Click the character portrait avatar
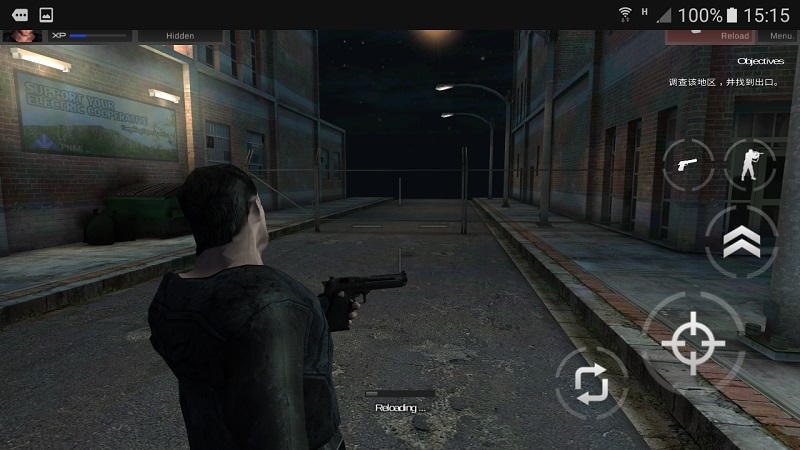Image resolution: width=800 pixels, height=450 pixels. [22, 36]
